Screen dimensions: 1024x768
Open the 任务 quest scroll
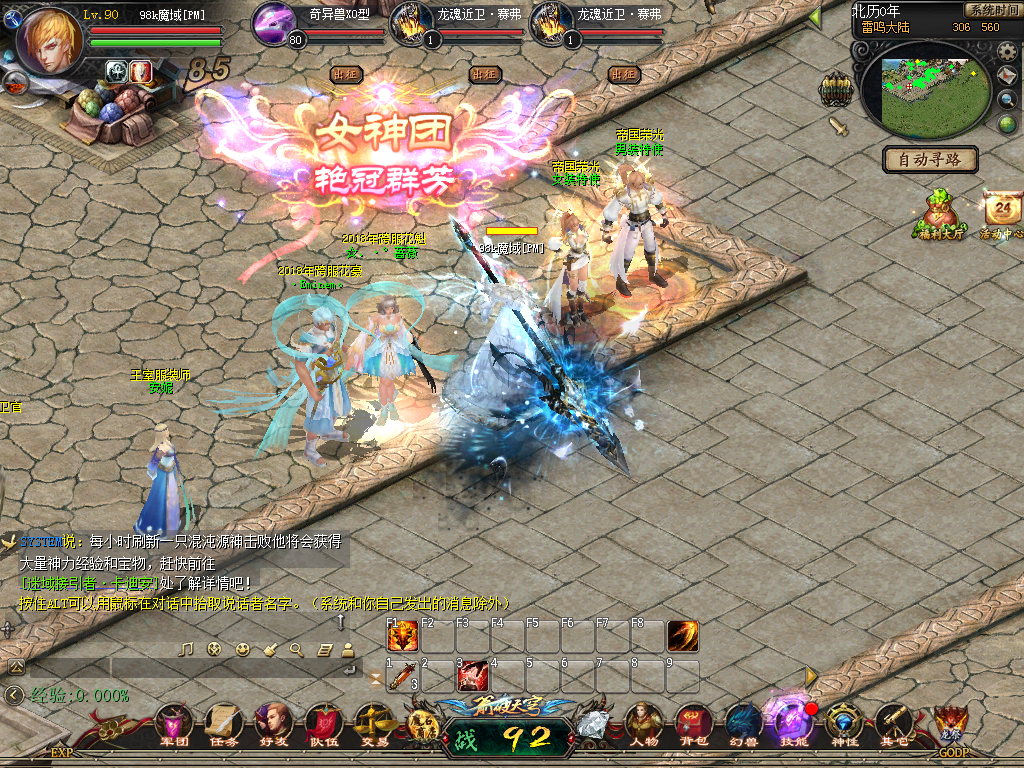click(x=224, y=722)
